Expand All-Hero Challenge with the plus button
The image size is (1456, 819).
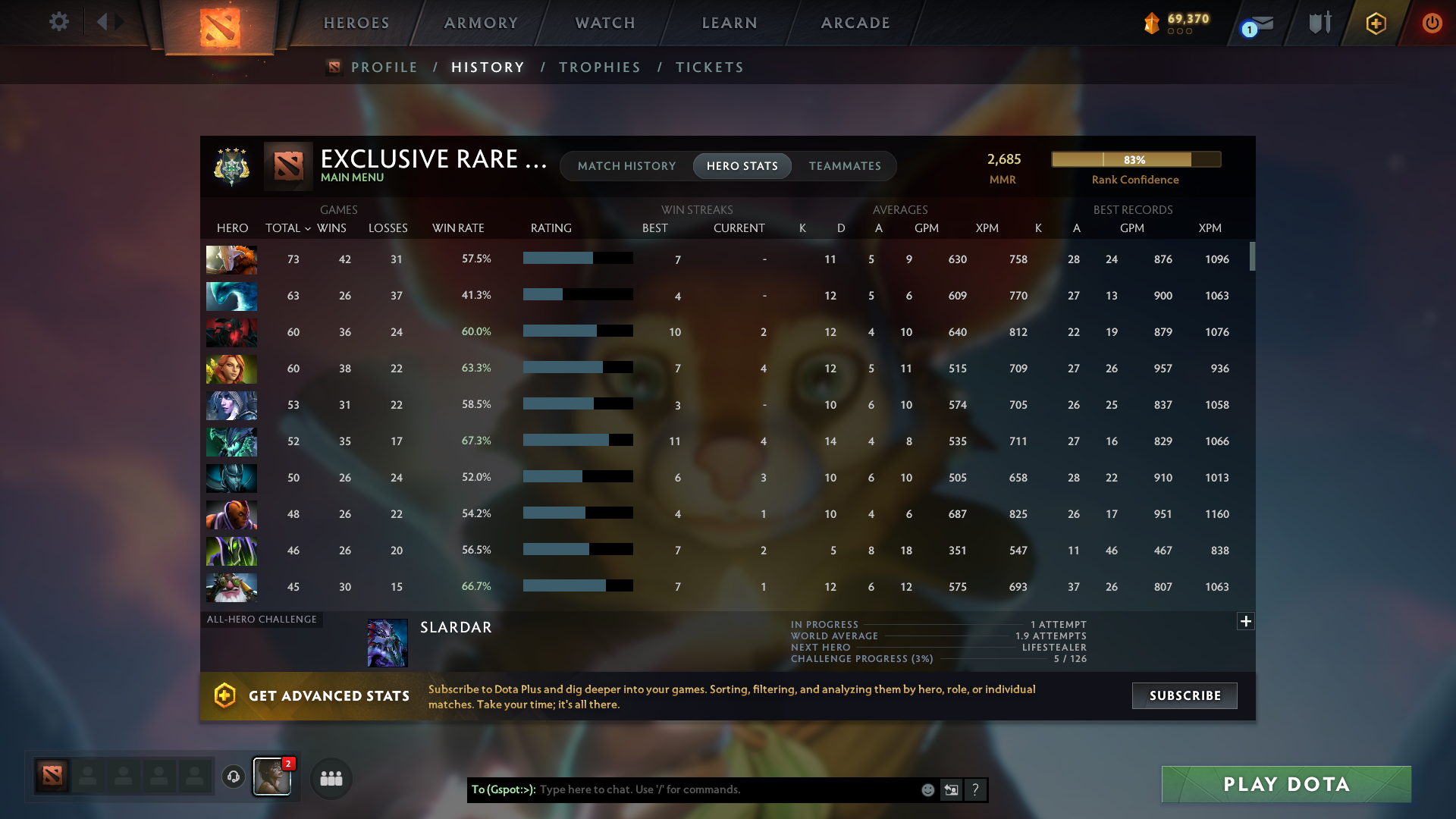click(1246, 621)
